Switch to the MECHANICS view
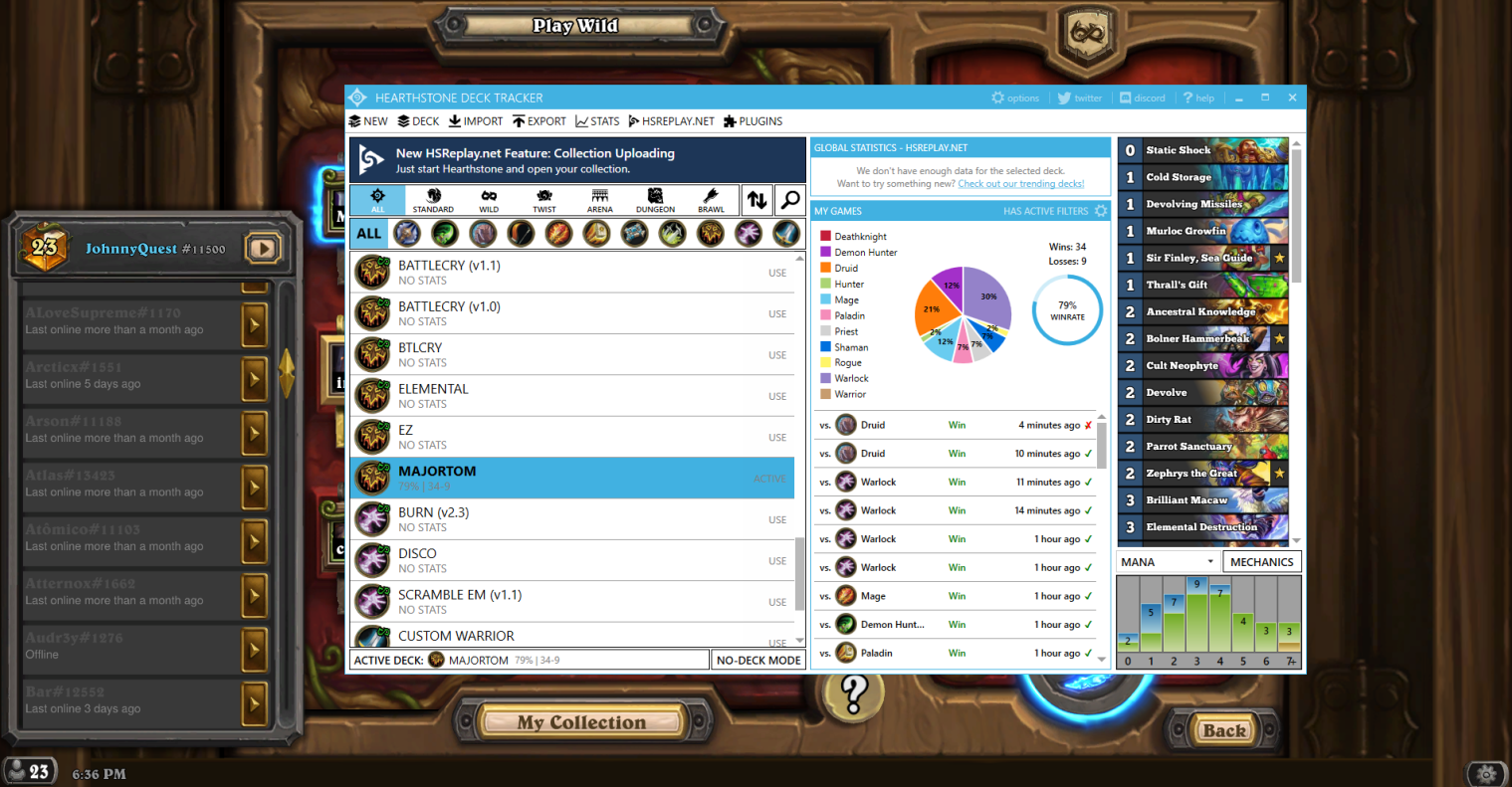 tap(1261, 562)
